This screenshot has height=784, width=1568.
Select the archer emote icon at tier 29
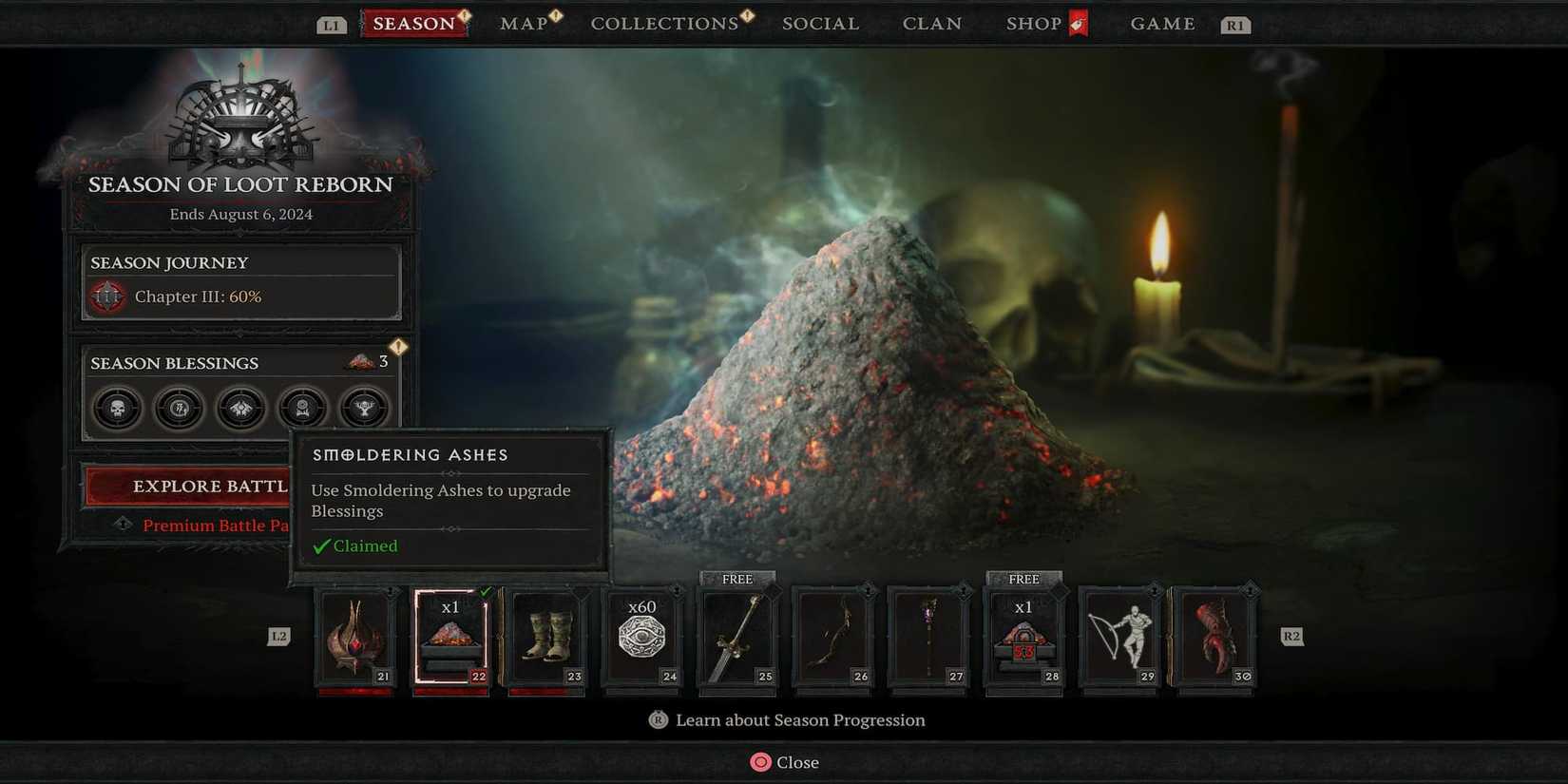(x=1119, y=635)
